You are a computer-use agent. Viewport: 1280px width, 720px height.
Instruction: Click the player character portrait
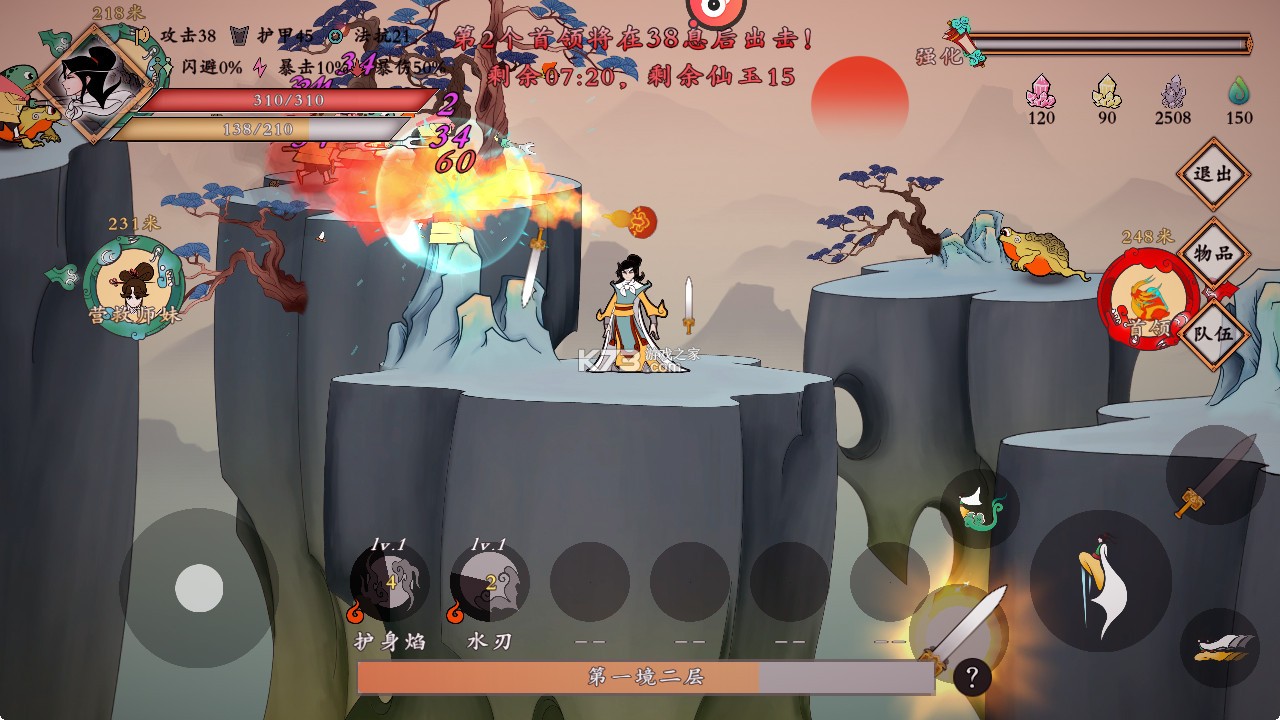click(x=93, y=84)
